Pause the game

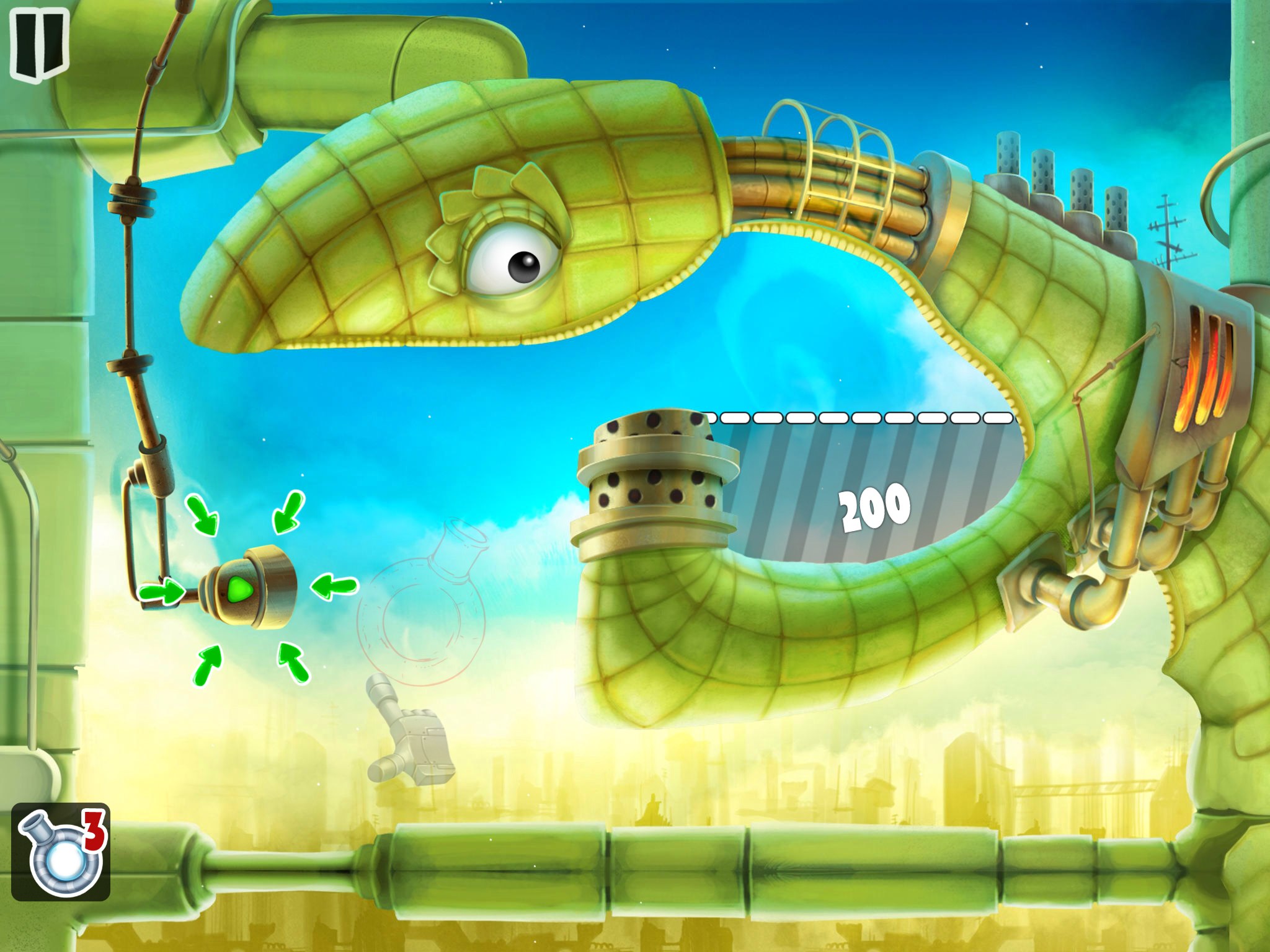coord(39,43)
